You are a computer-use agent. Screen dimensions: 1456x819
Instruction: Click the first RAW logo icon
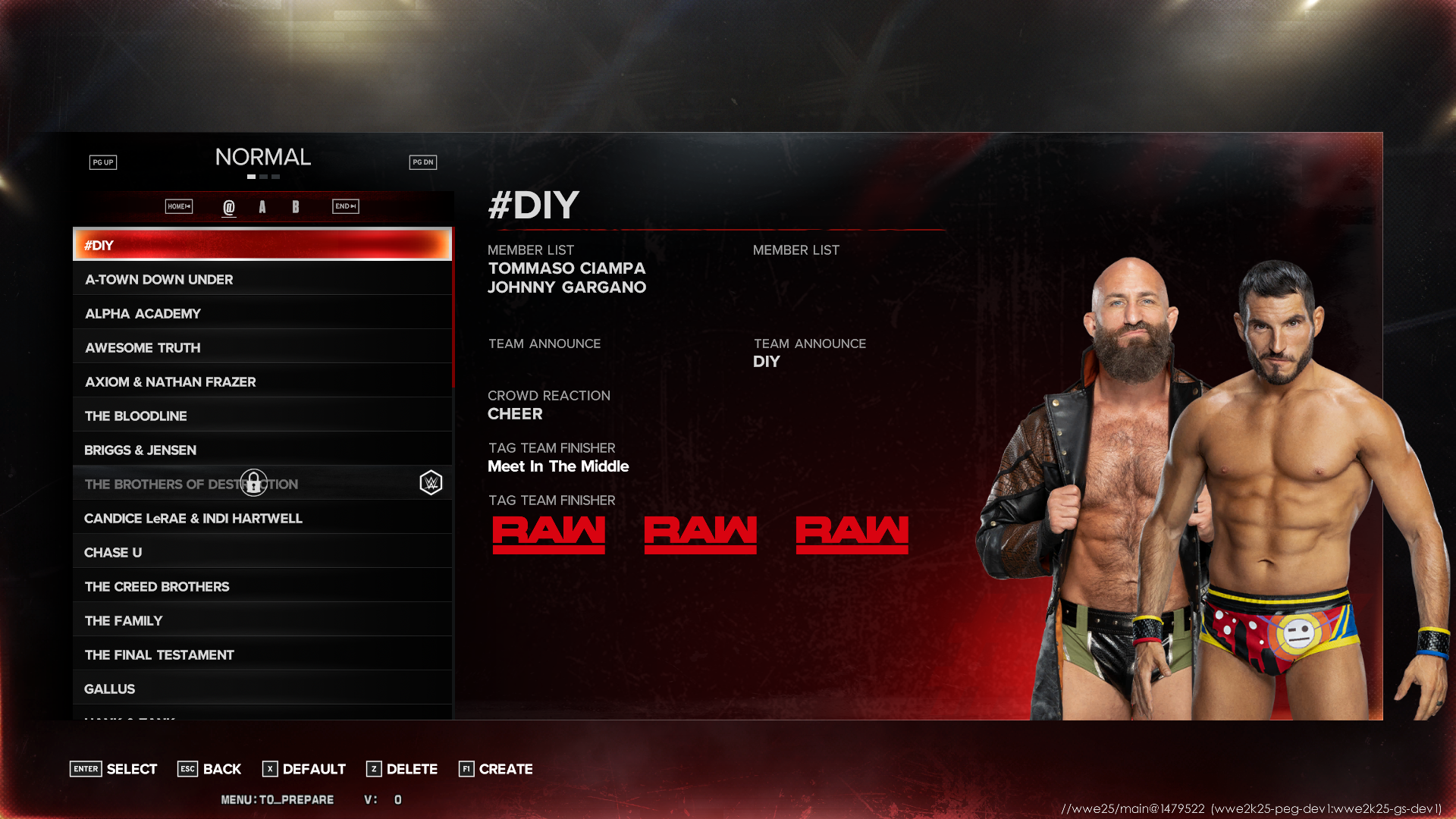tap(548, 532)
